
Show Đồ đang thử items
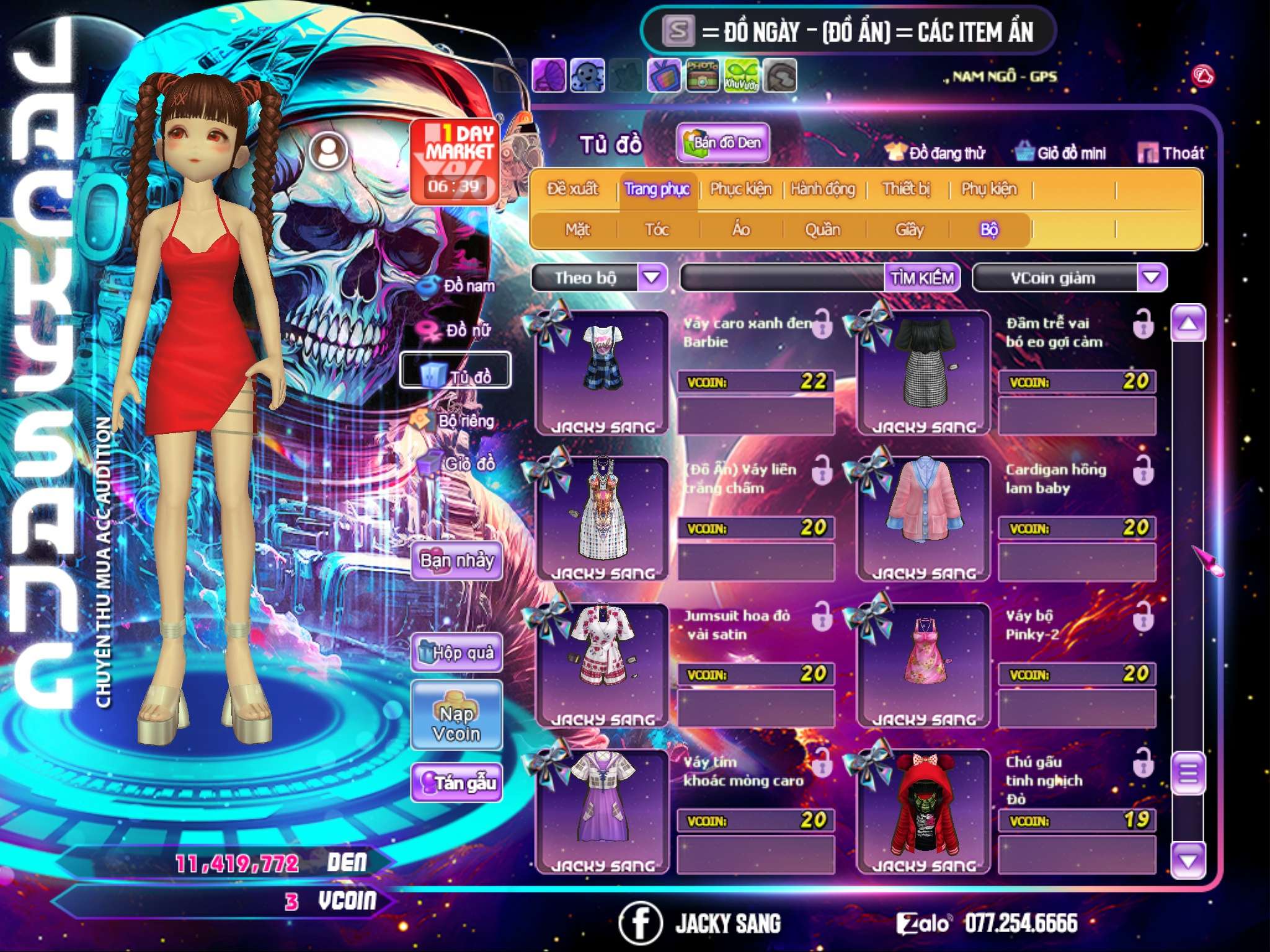pyautogui.click(x=936, y=153)
